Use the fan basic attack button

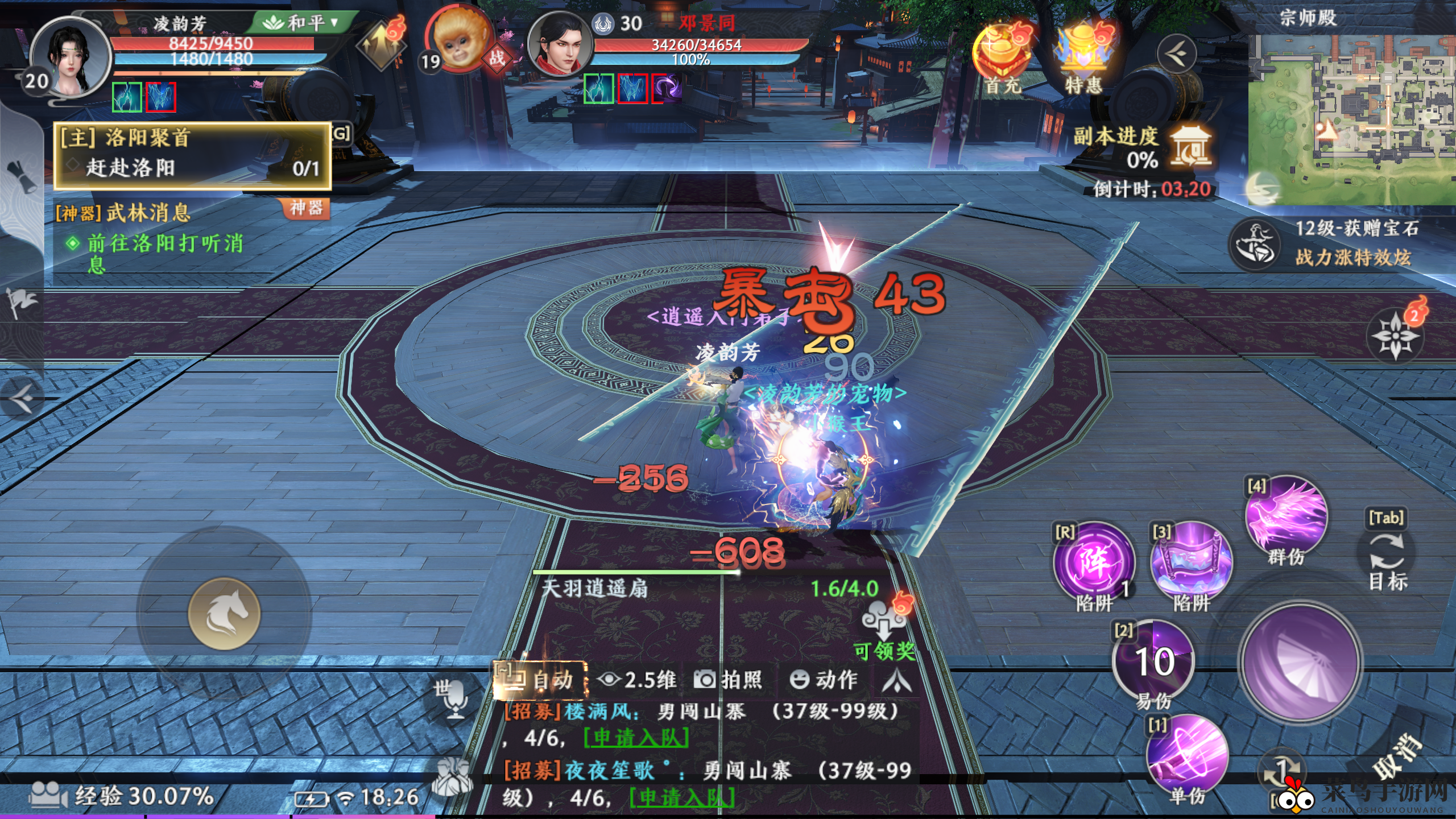(1301, 663)
